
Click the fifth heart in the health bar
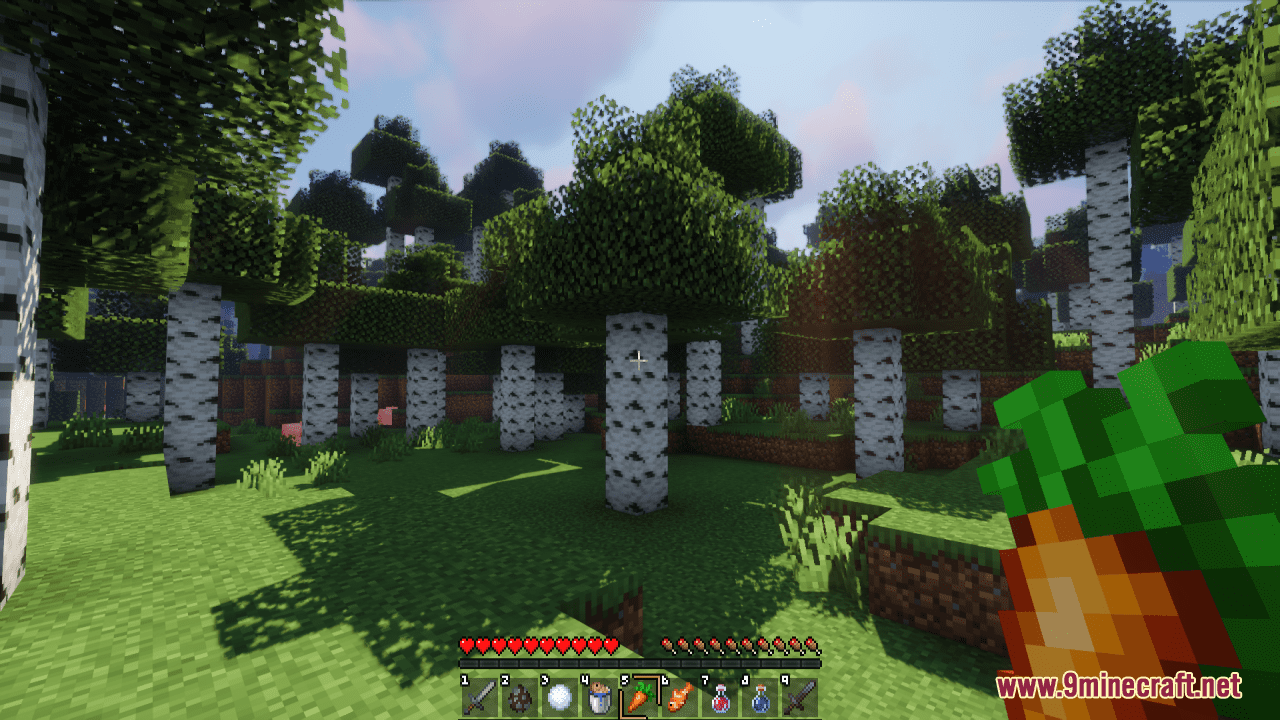pos(529,645)
